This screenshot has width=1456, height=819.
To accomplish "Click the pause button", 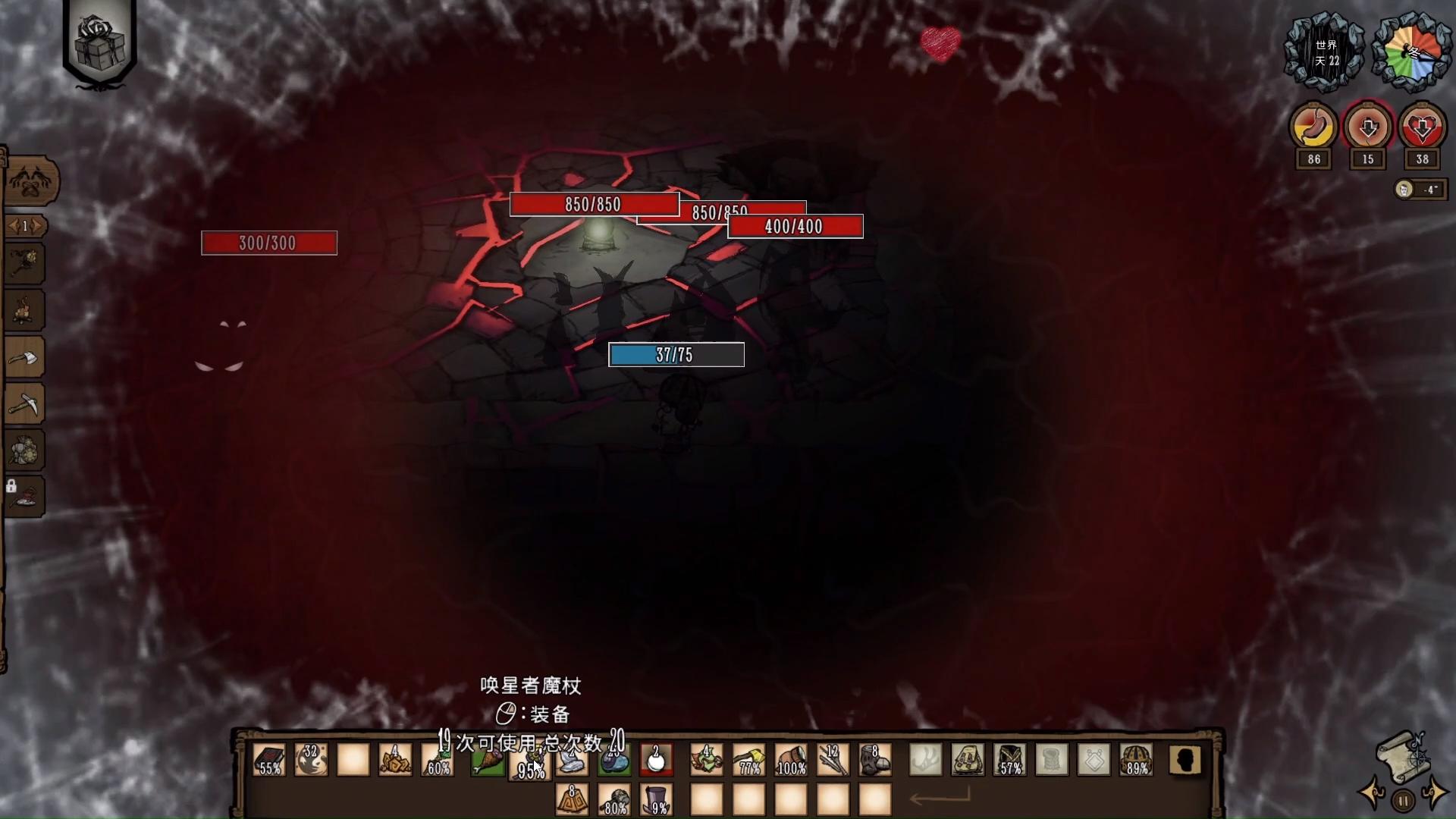I will pyautogui.click(x=1404, y=800).
